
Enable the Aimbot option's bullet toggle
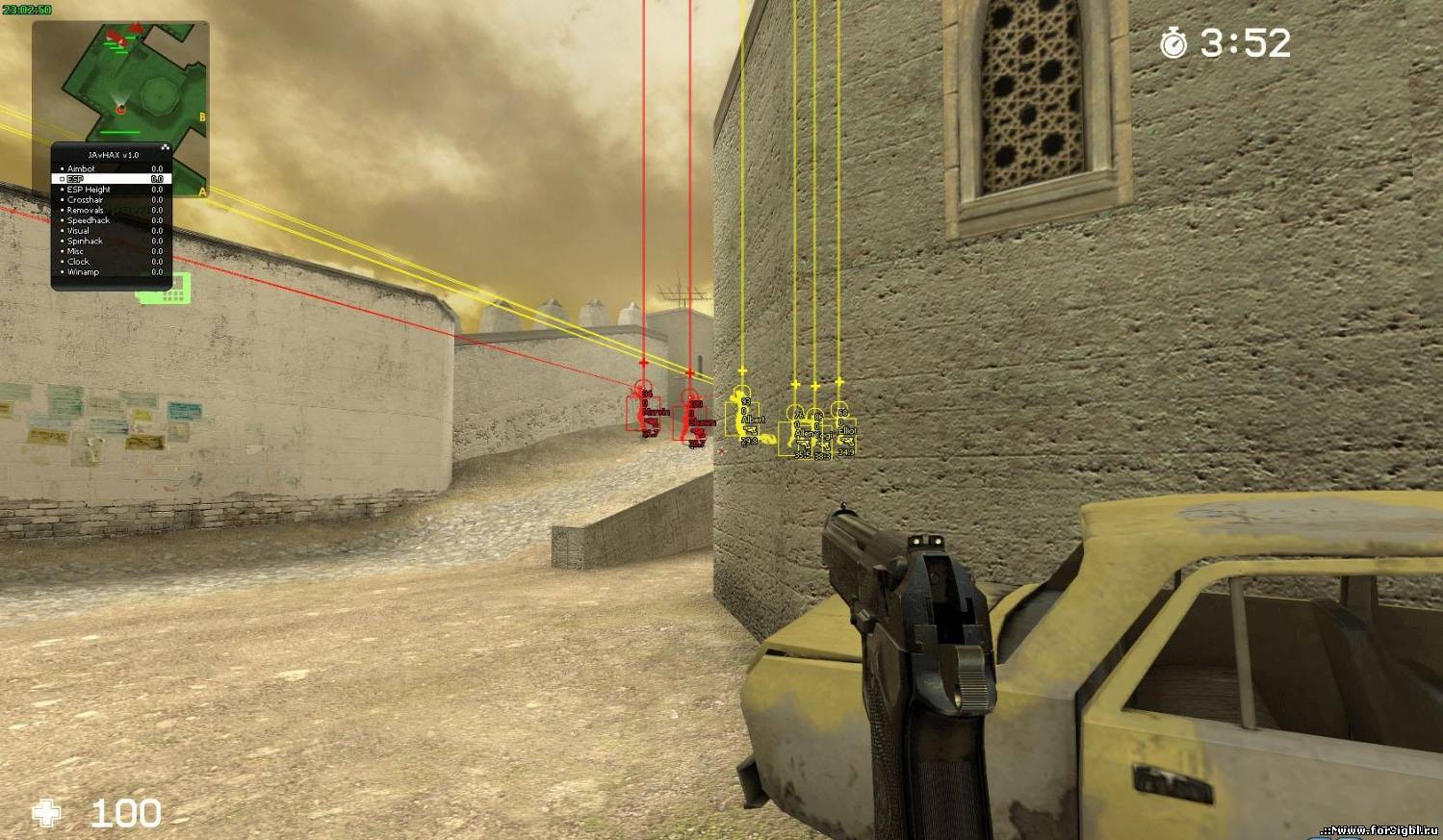click(63, 168)
